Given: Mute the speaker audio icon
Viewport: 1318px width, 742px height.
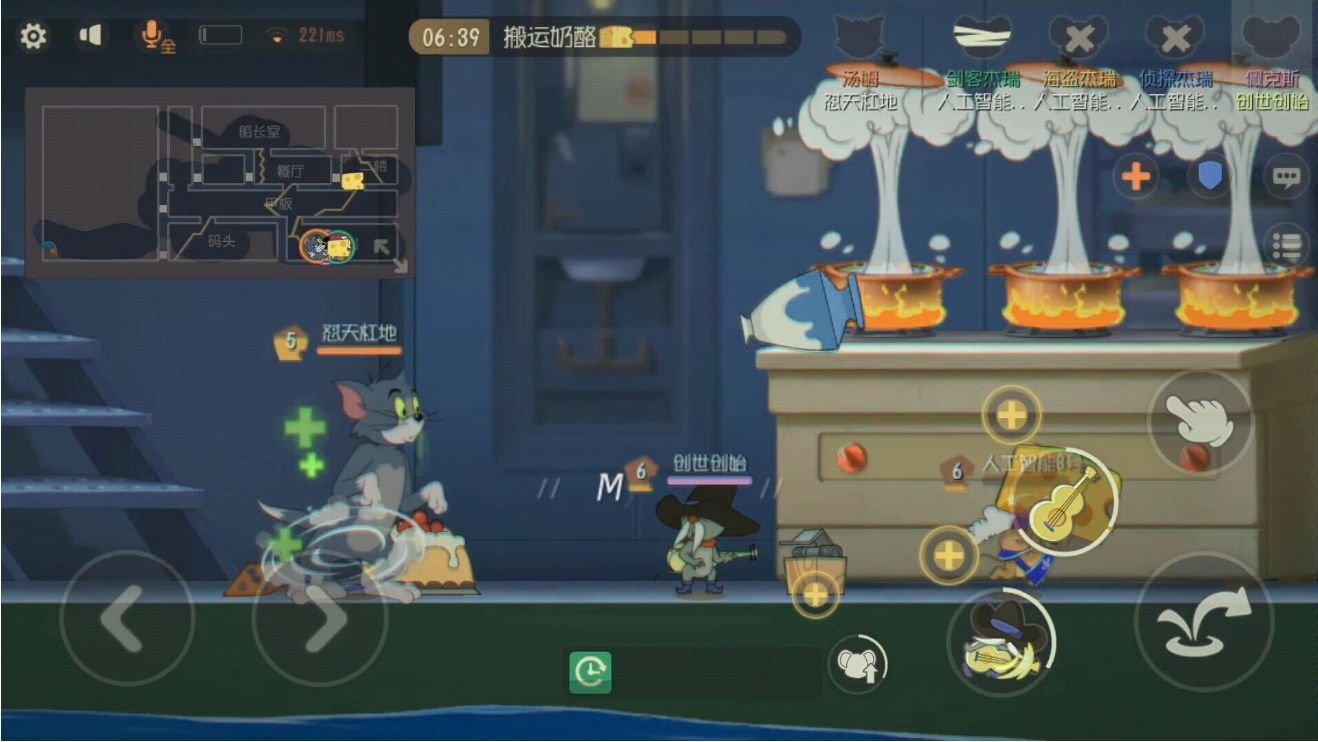Looking at the screenshot, I should 89,33.
